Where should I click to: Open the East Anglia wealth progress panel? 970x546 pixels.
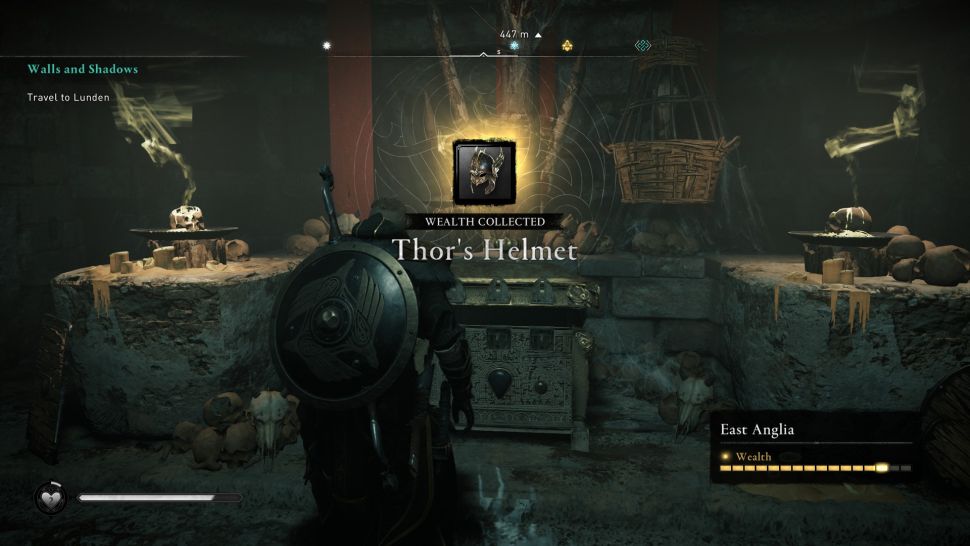pyautogui.click(x=816, y=447)
